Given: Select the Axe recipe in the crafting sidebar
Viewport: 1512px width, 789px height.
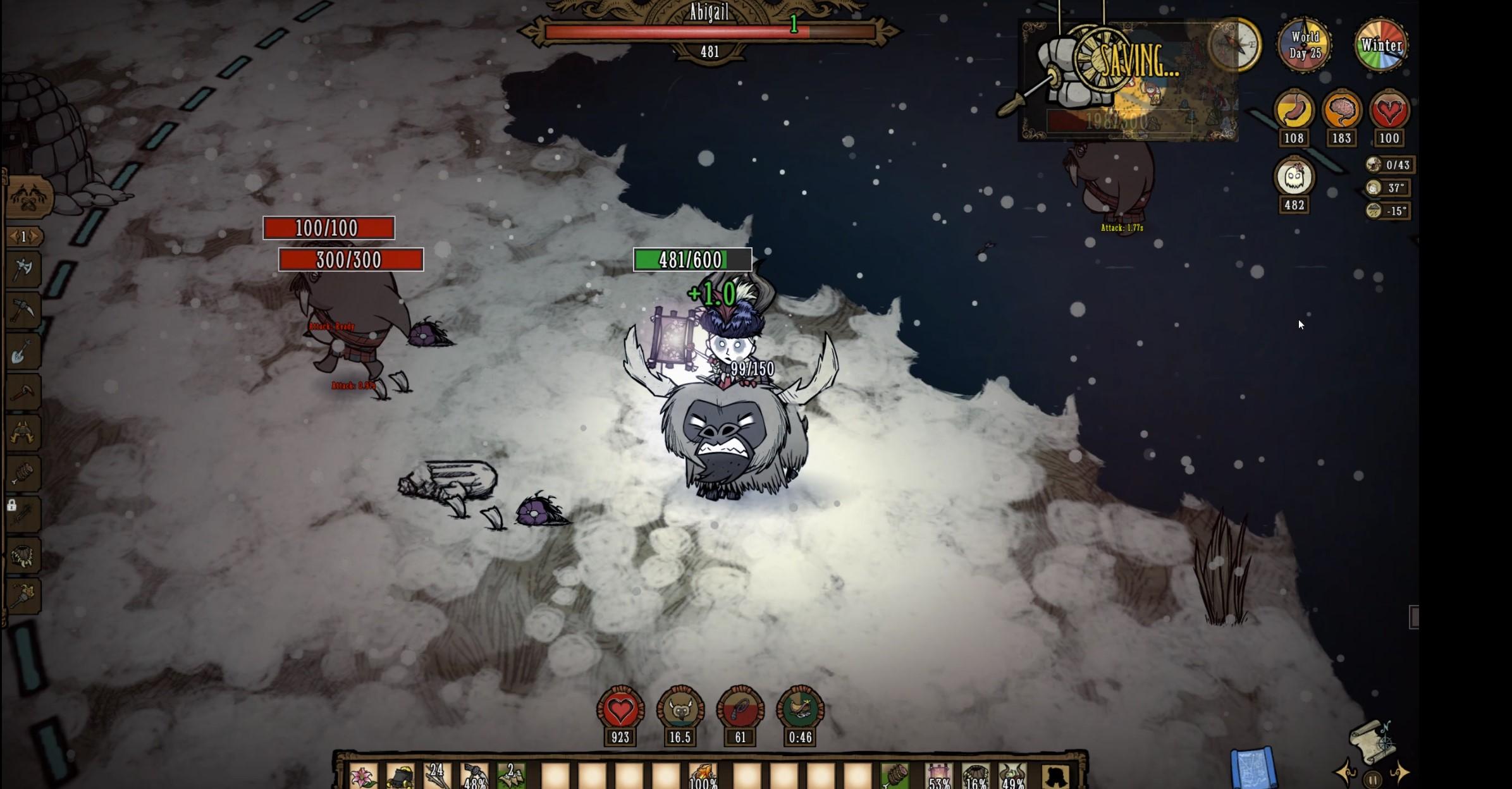Looking at the screenshot, I should (x=23, y=269).
